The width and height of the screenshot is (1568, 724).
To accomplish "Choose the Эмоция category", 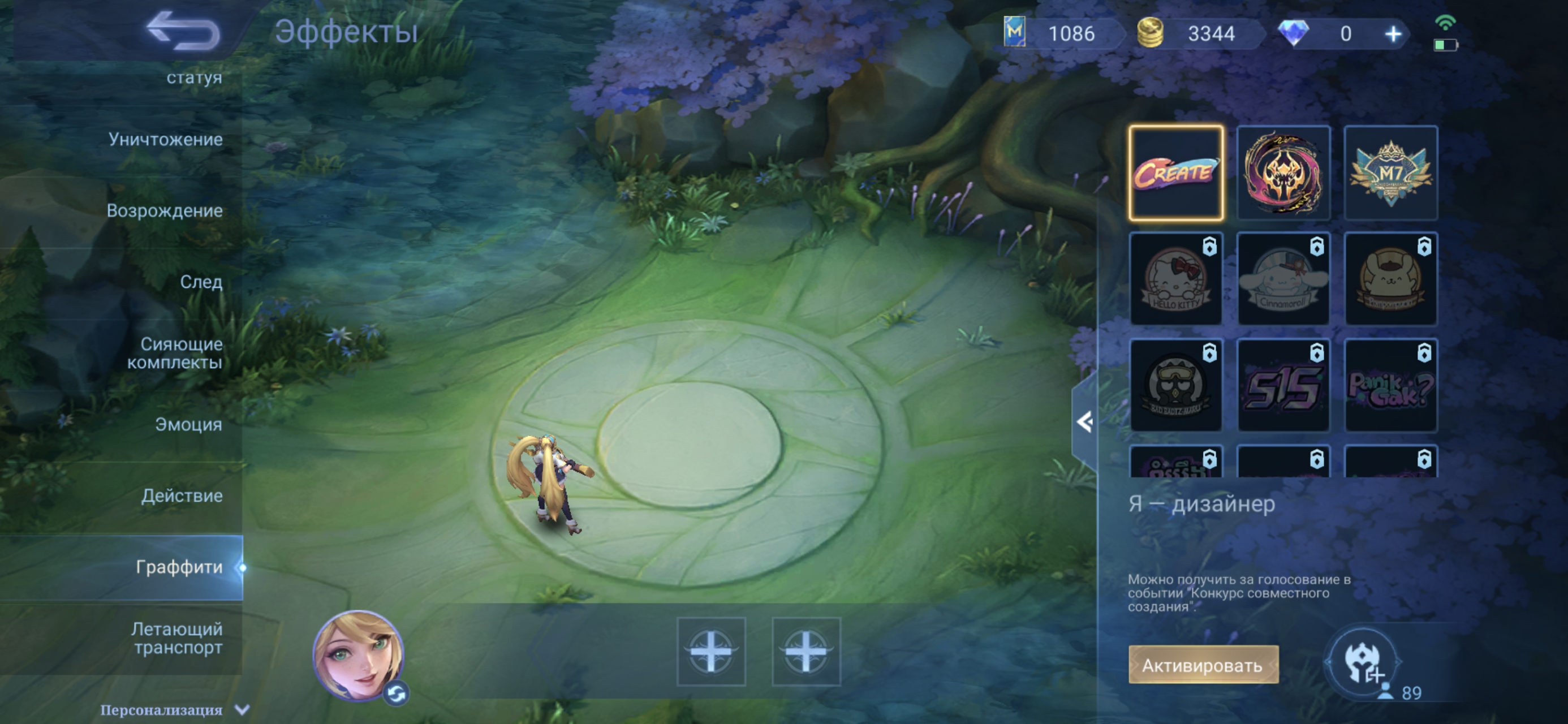I will [x=188, y=424].
